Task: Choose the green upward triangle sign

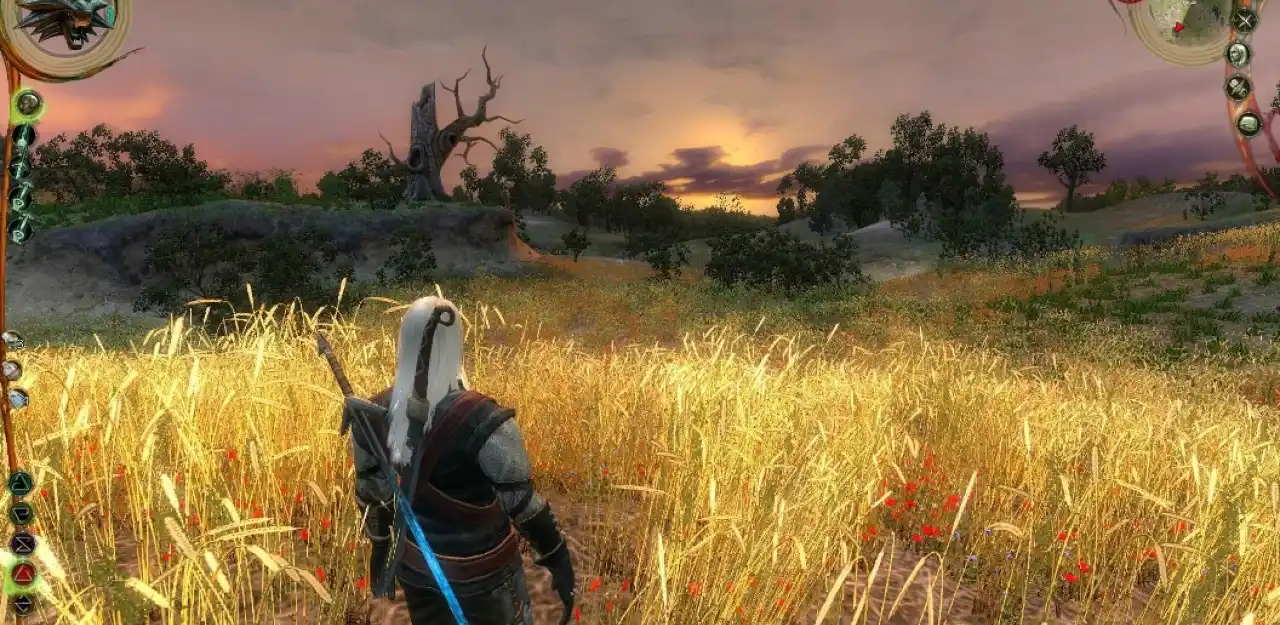Action: click(21, 484)
